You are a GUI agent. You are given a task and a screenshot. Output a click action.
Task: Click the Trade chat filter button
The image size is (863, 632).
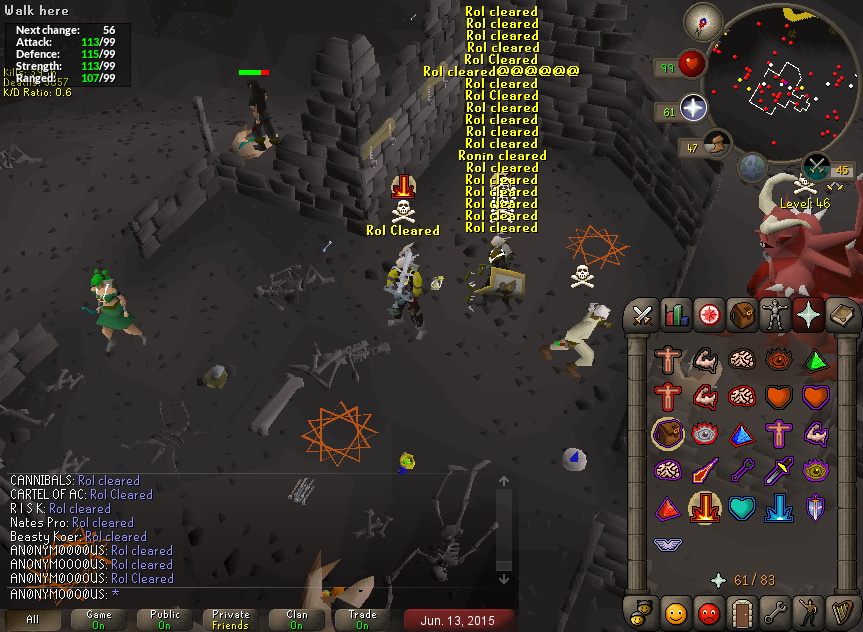[363, 619]
